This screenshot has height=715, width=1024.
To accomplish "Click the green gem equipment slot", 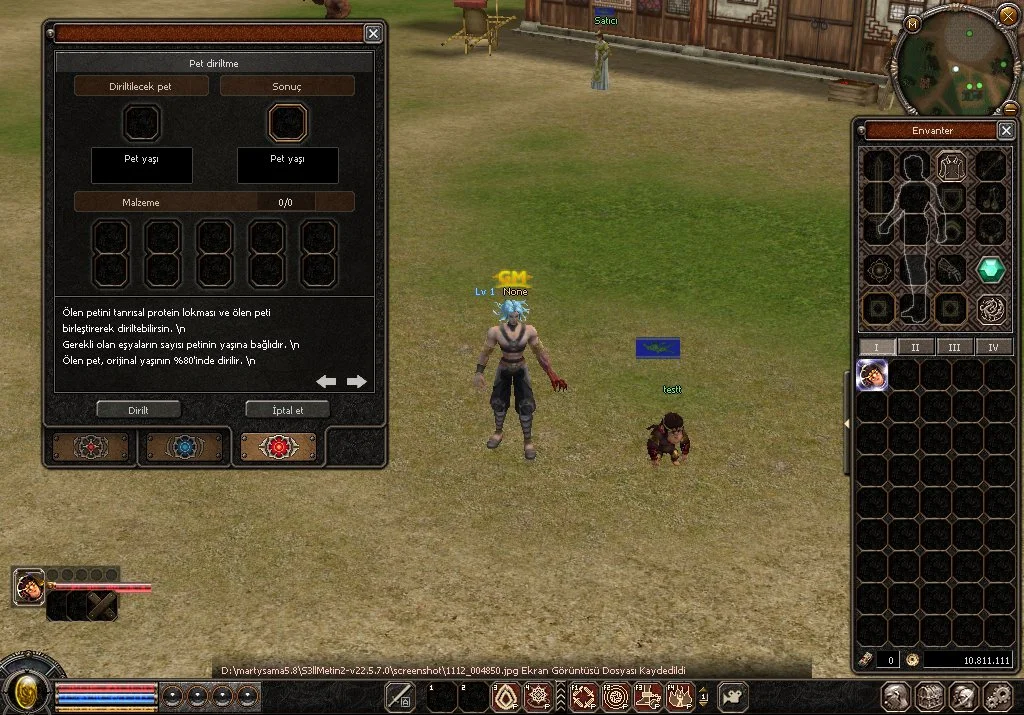I will pyautogui.click(x=991, y=270).
